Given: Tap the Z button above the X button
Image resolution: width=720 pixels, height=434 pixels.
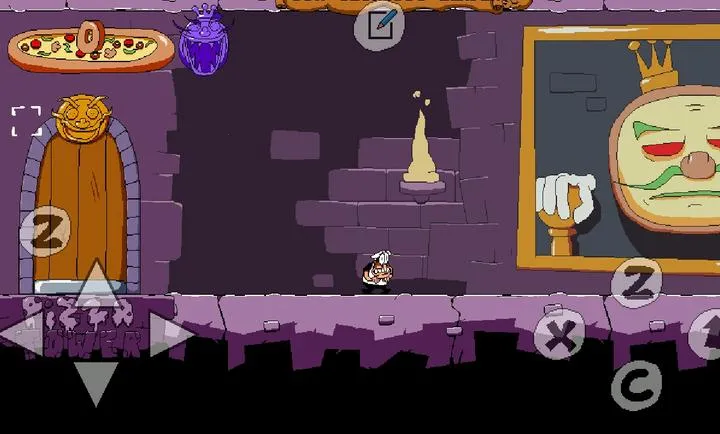Looking at the screenshot, I should (x=636, y=283).
